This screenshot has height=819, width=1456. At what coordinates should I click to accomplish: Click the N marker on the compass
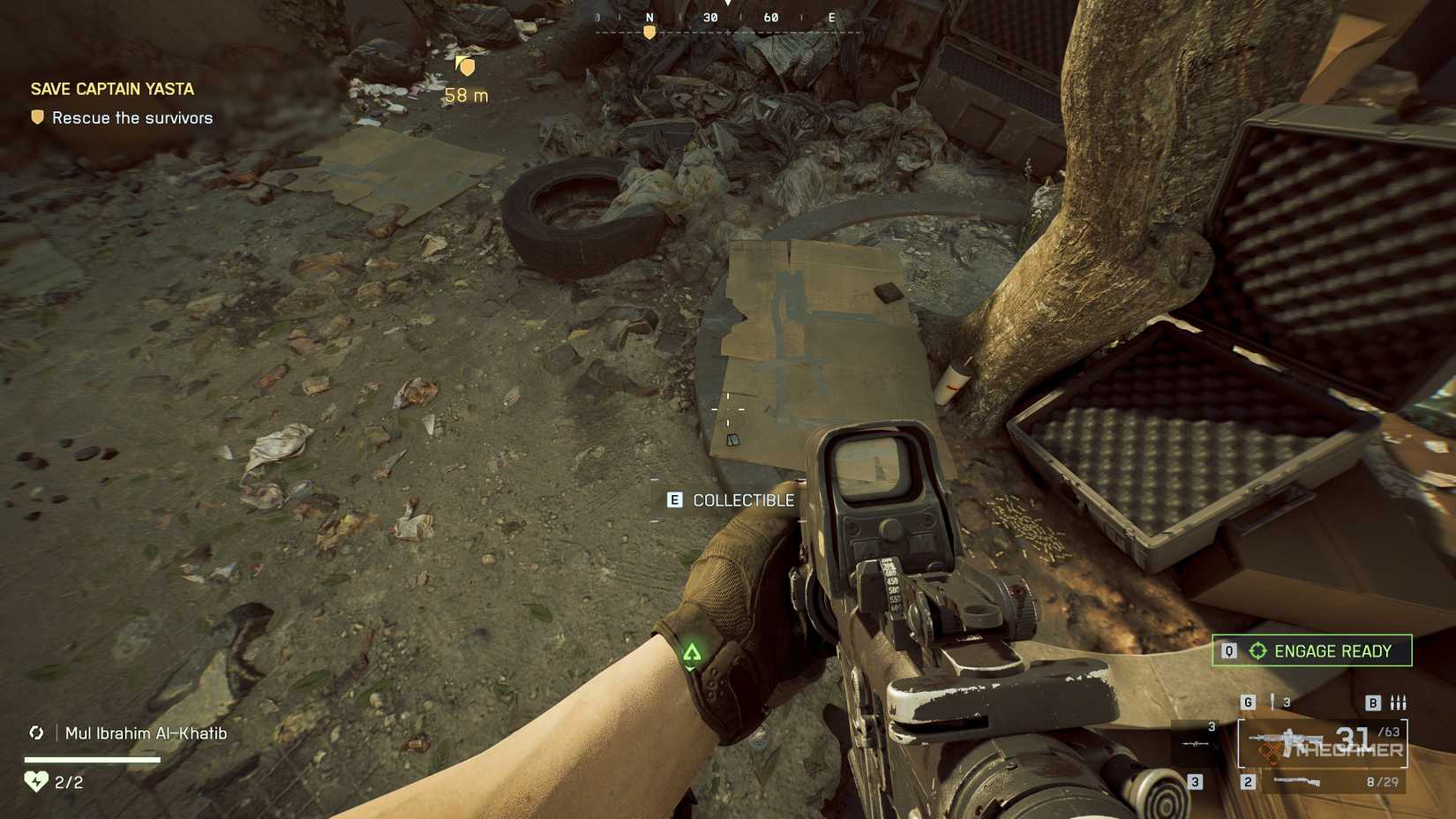pos(650,16)
